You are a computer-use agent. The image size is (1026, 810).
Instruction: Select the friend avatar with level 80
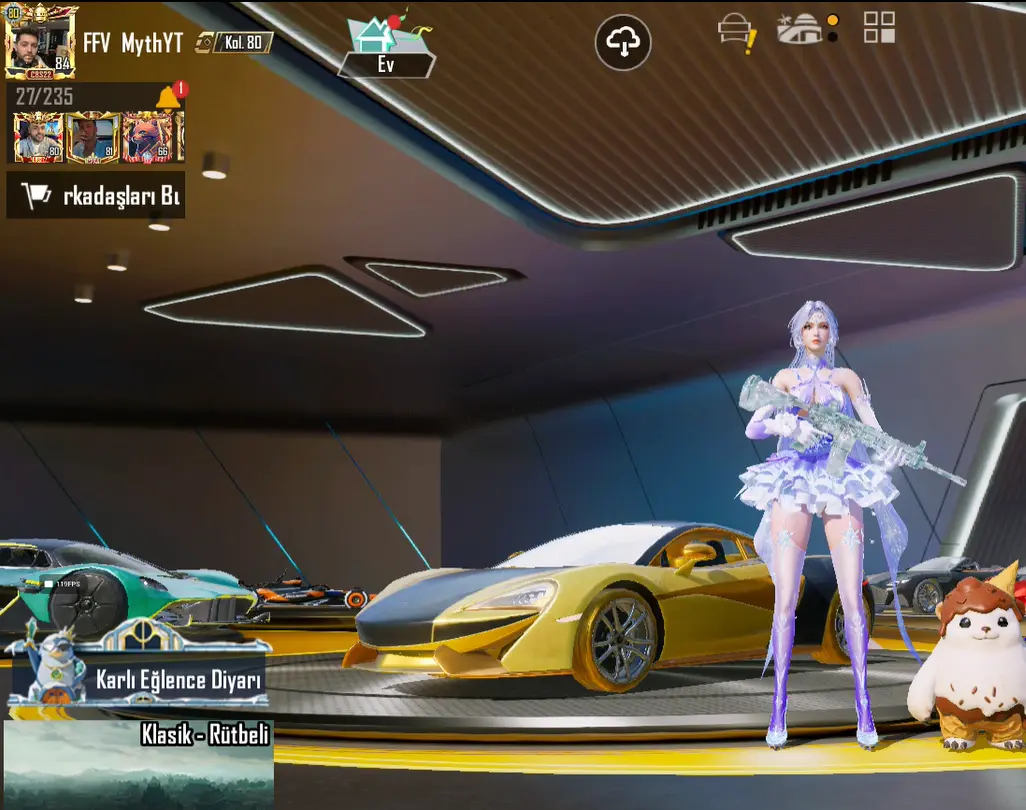point(38,137)
